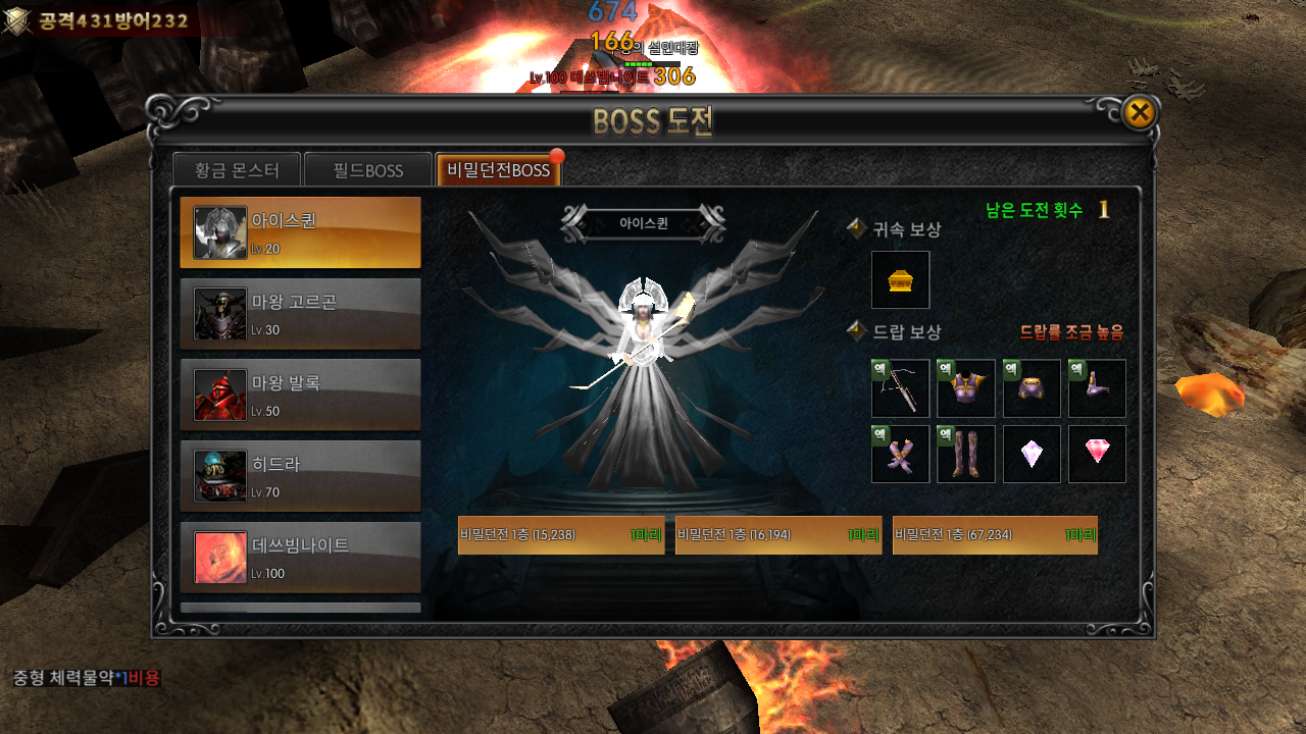
Task: Inspect the golden chest bound reward
Action: click(x=900, y=280)
